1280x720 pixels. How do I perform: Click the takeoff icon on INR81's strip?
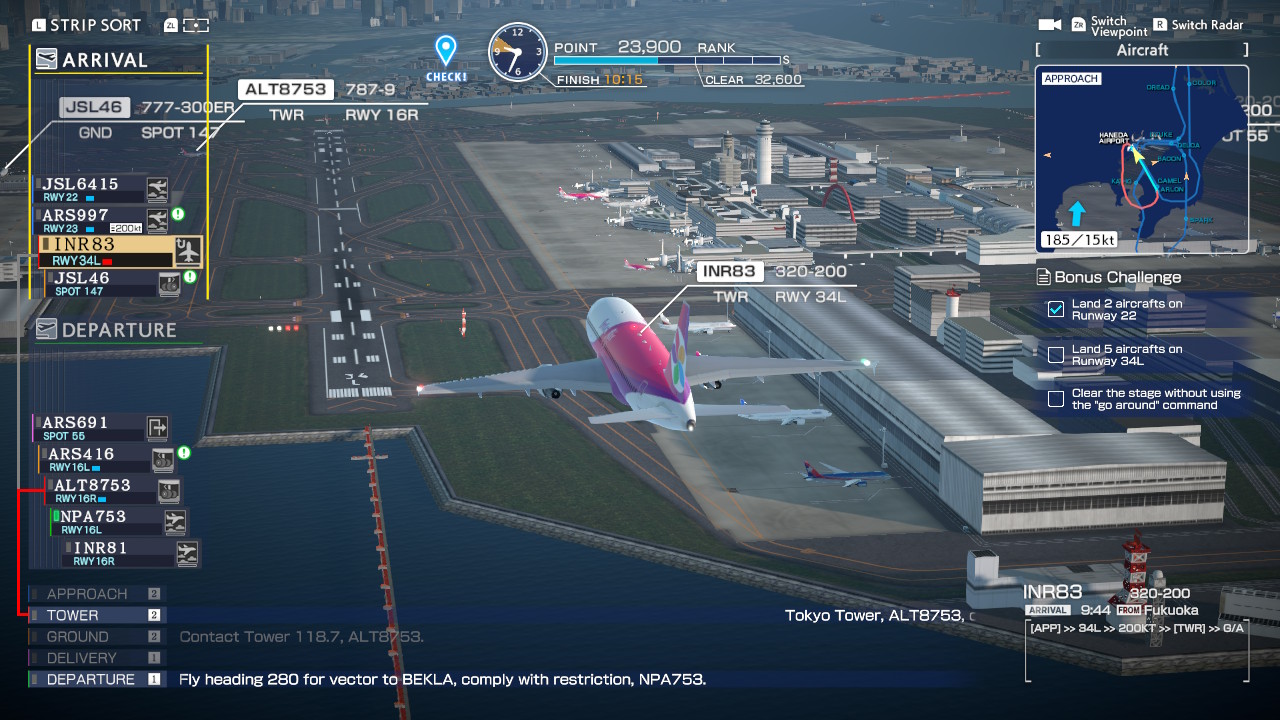tap(185, 553)
